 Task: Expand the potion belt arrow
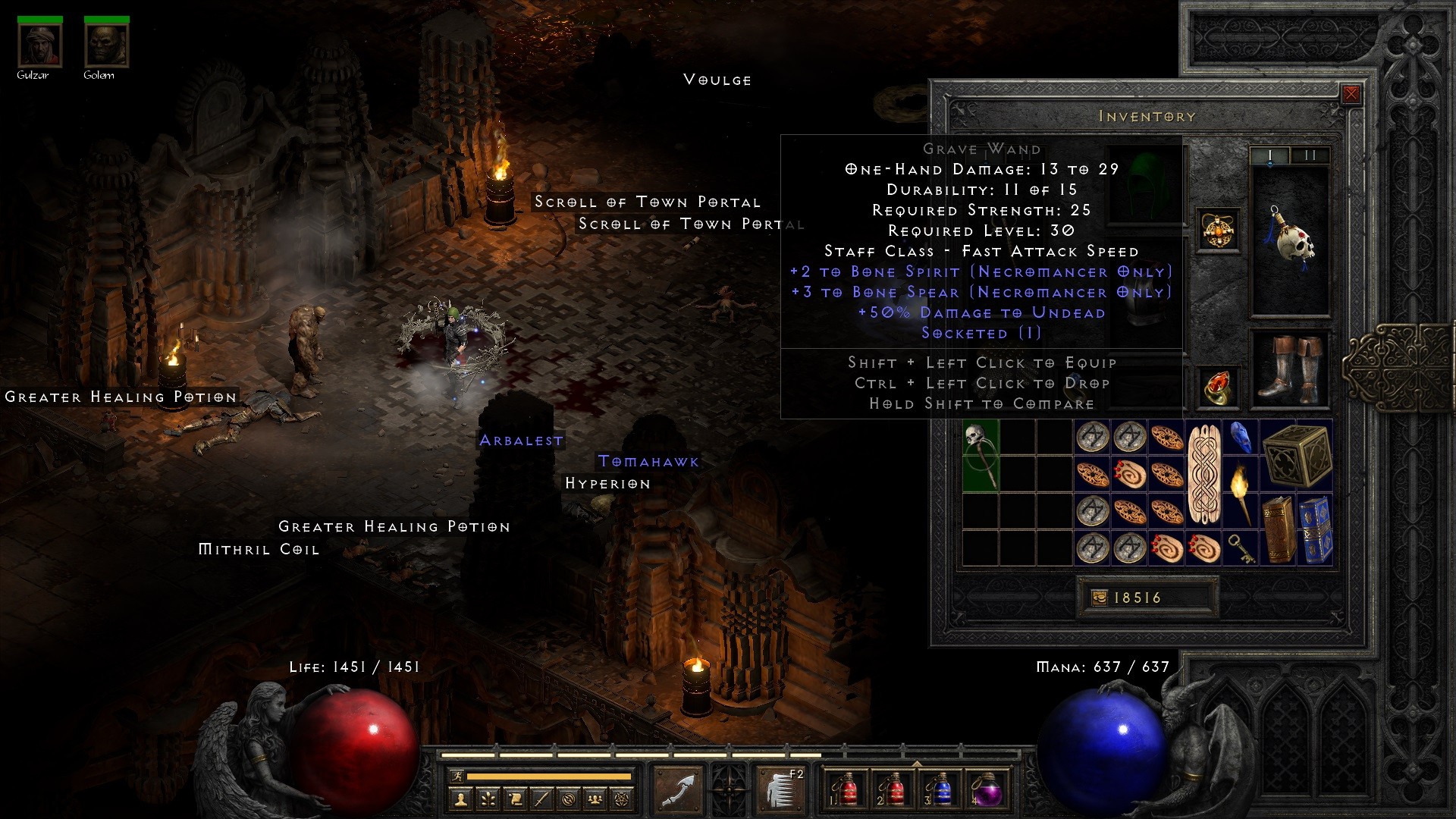coord(917,762)
